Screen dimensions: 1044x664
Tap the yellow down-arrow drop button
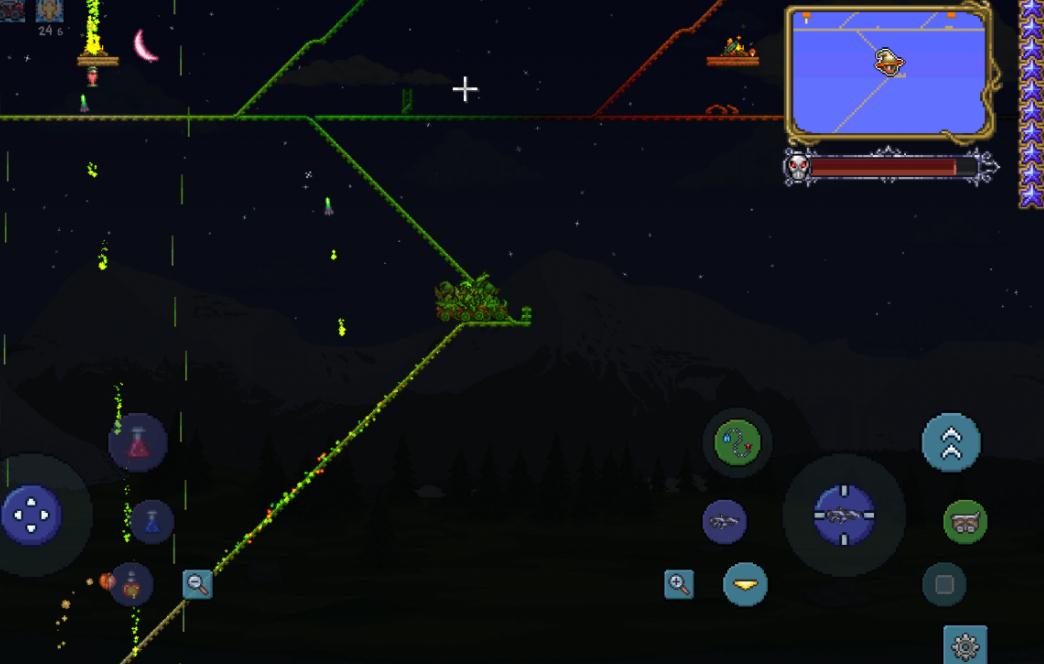745,584
